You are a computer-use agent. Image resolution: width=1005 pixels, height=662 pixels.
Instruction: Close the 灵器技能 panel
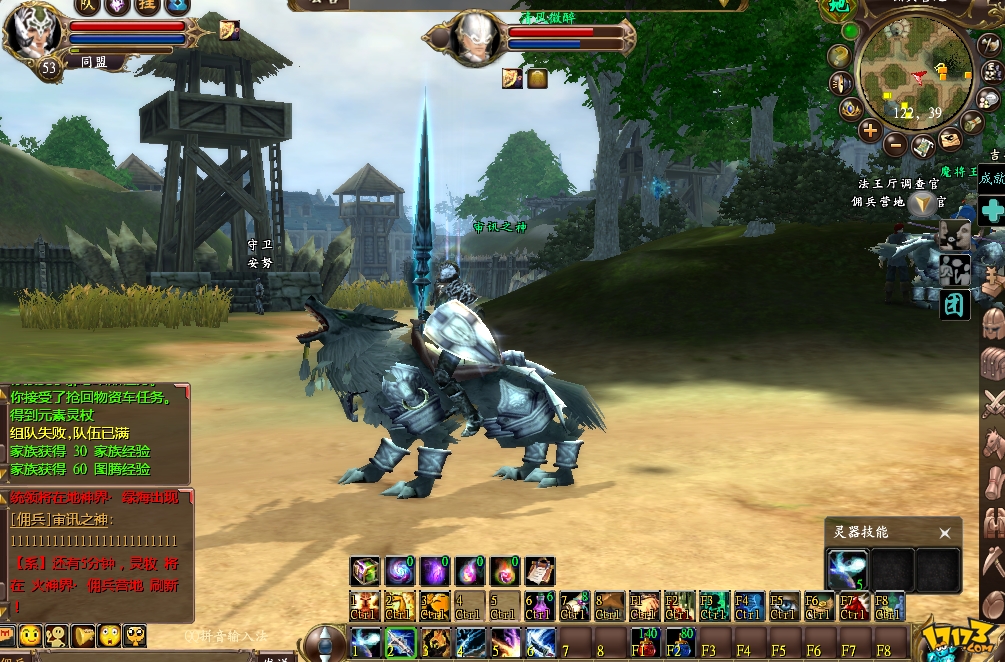tap(944, 533)
